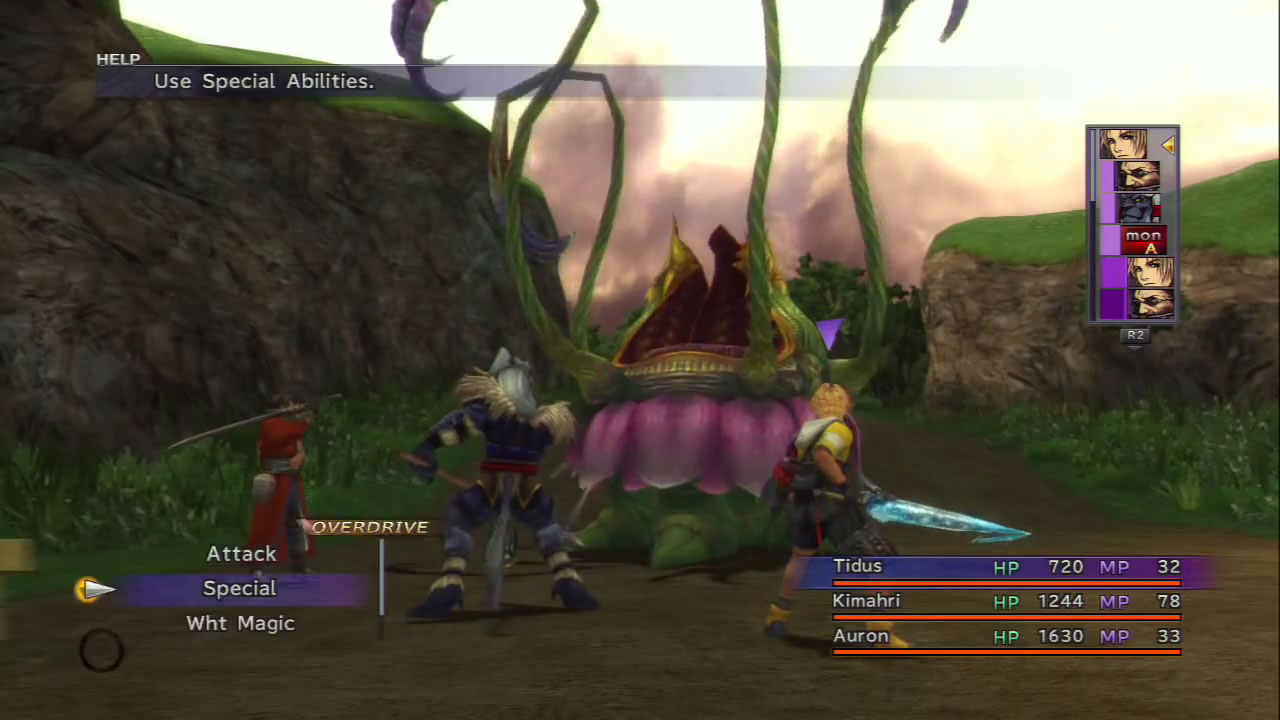Screen dimensions: 1280x720
Task: Select Tidus's top portrait in turn order
Action: tap(1124, 144)
